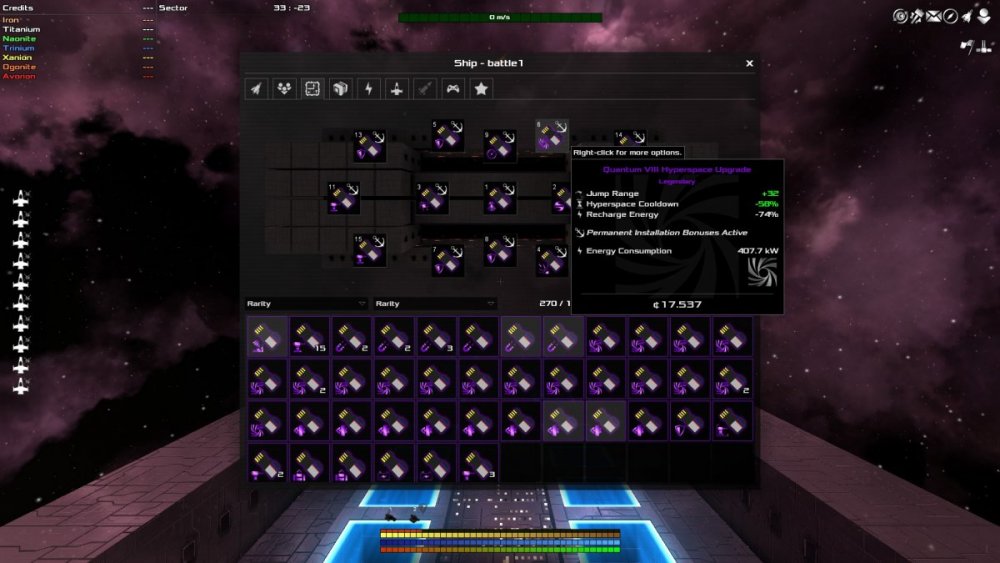Select the gamepad controller tab
Screen dimensions: 1000x563
pos(453,89)
